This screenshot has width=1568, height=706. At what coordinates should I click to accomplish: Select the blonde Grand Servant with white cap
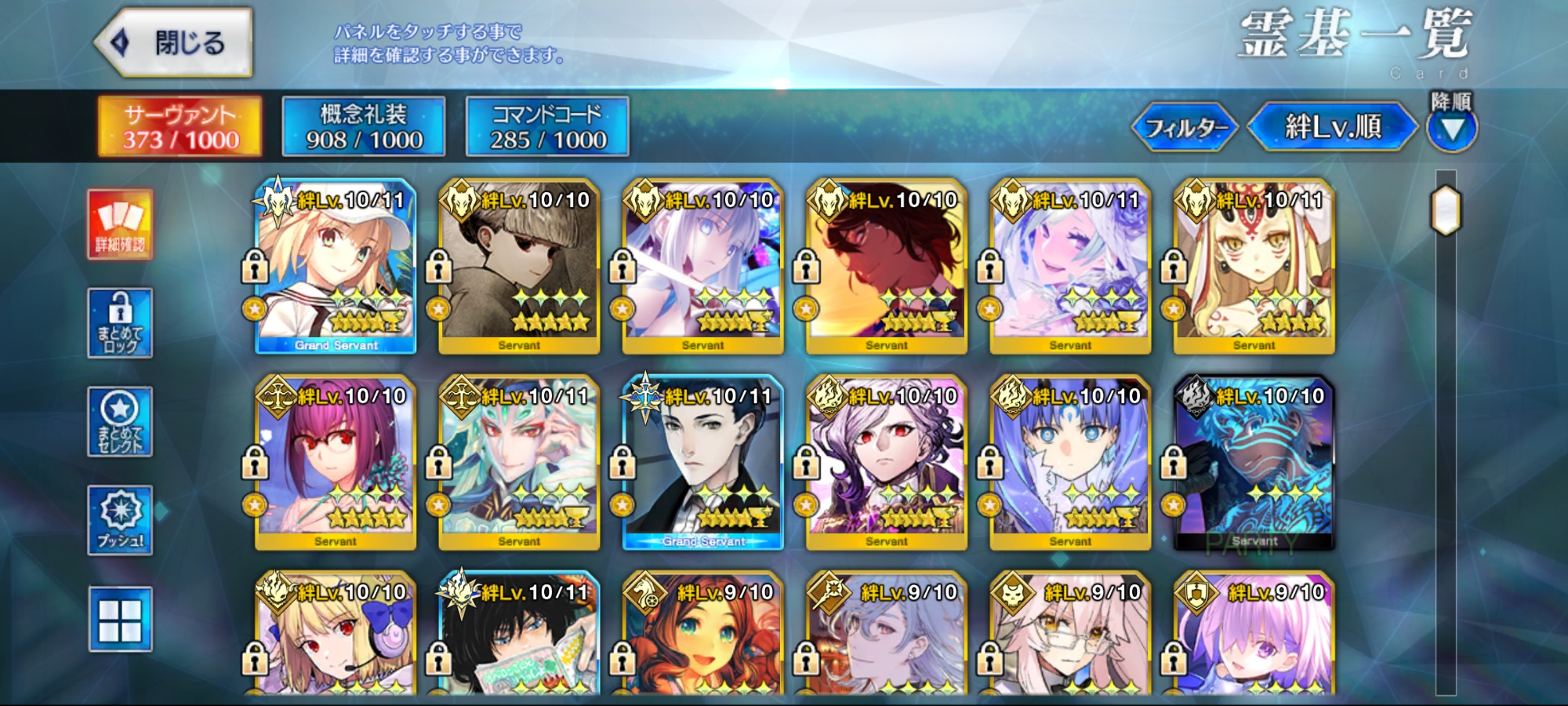336,267
